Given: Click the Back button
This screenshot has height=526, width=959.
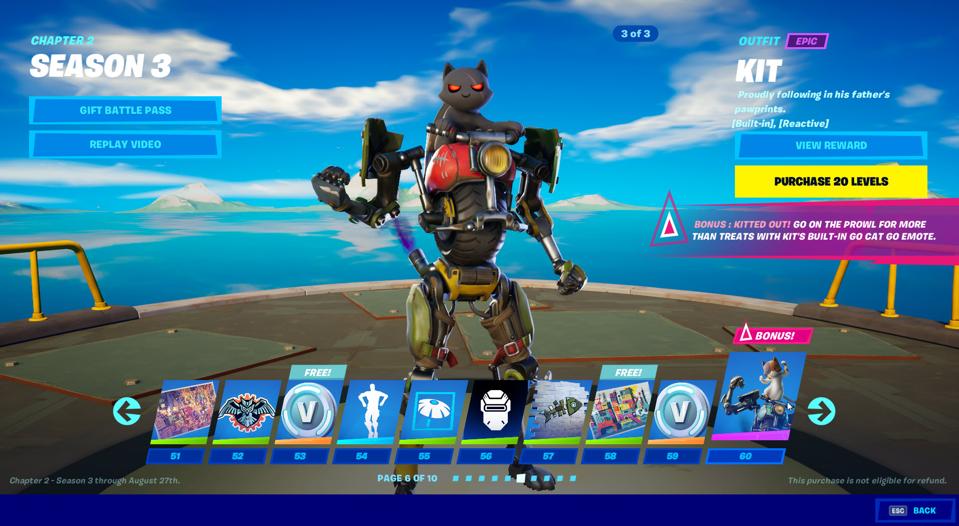Looking at the screenshot, I should tap(914, 510).
